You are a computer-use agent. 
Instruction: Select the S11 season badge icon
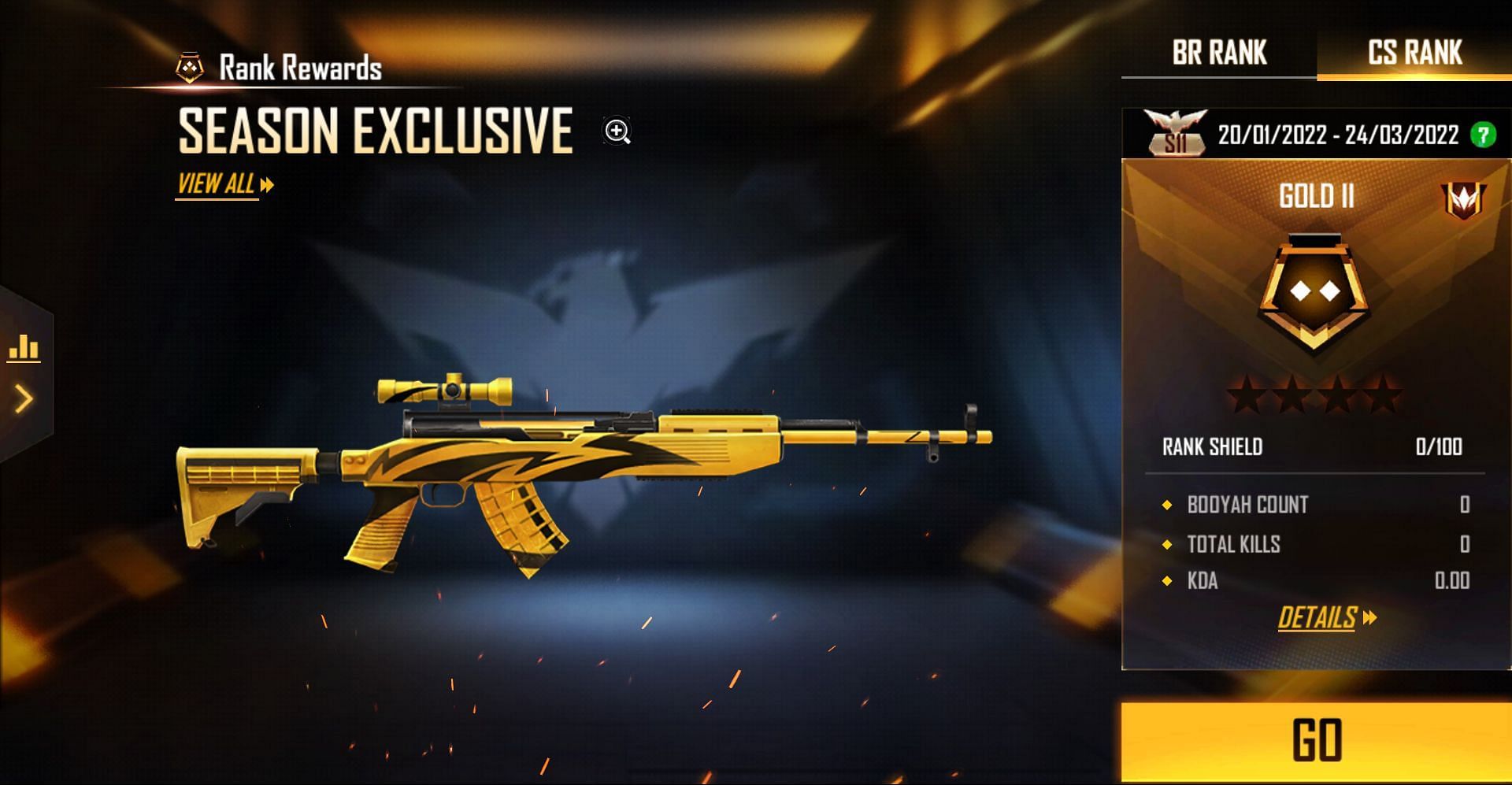coord(1175,131)
